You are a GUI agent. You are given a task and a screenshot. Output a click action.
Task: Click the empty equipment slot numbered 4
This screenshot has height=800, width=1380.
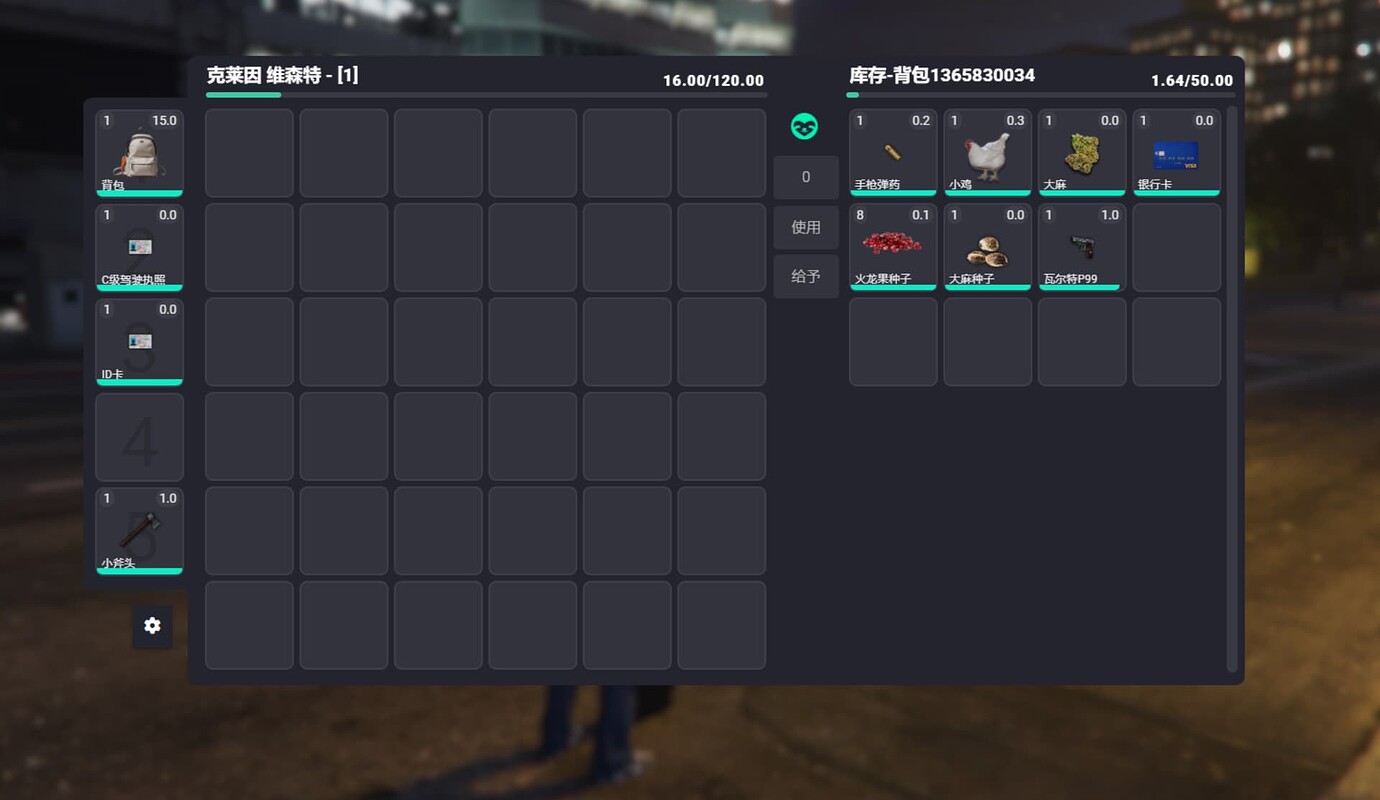[139, 436]
